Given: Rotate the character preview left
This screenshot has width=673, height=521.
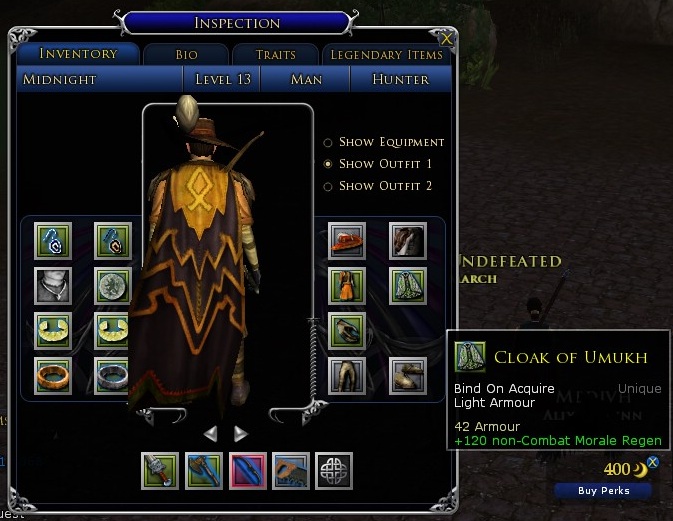Looking at the screenshot, I should (210, 433).
